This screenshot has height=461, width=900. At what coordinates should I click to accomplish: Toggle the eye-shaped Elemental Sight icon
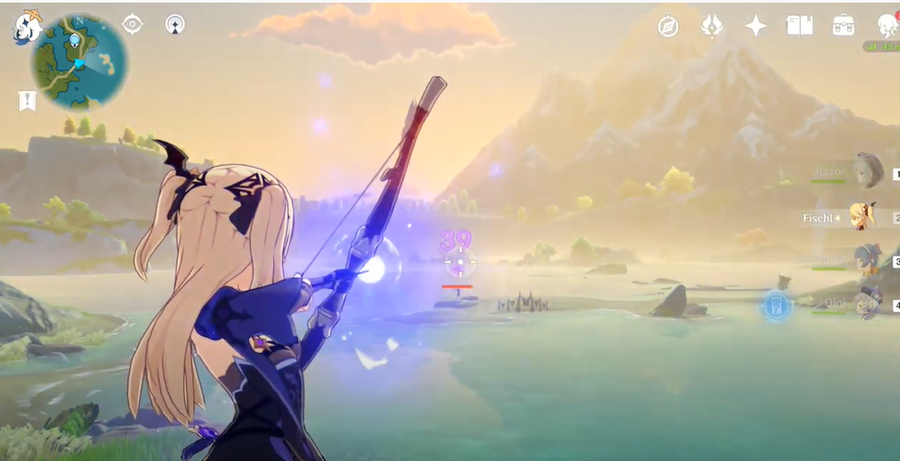pos(133,23)
